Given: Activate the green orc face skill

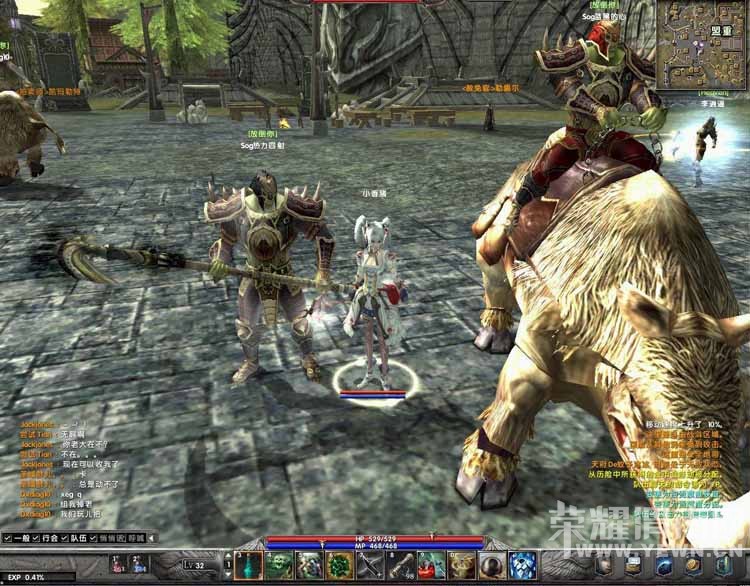Looking at the screenshot, I should [x=279, y=566].
